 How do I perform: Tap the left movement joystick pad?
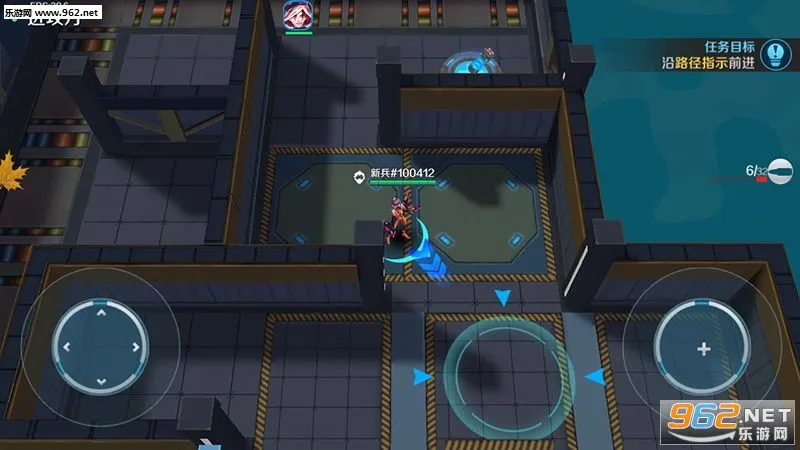[100, 347]
